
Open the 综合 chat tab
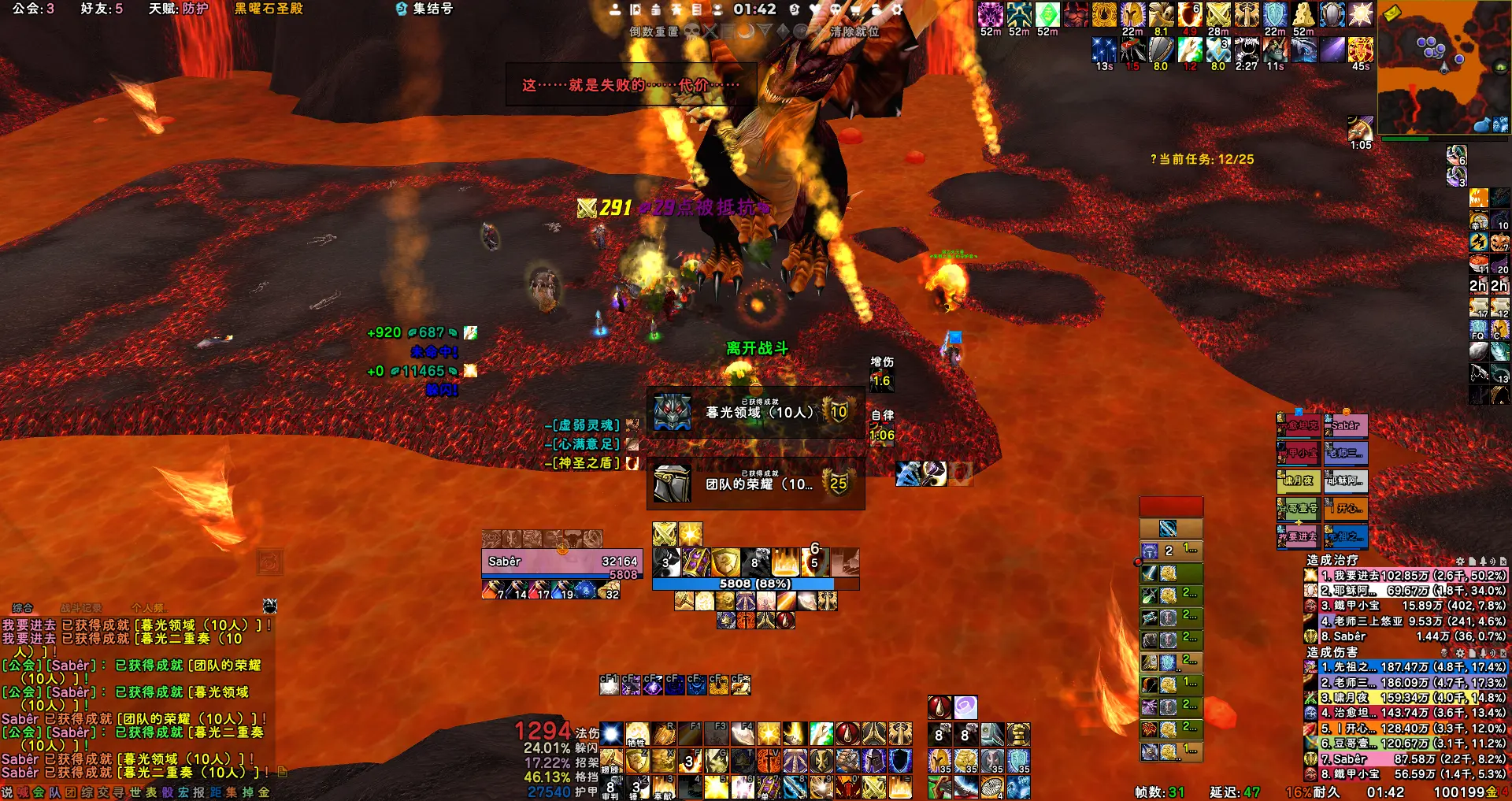coord(23,608)
